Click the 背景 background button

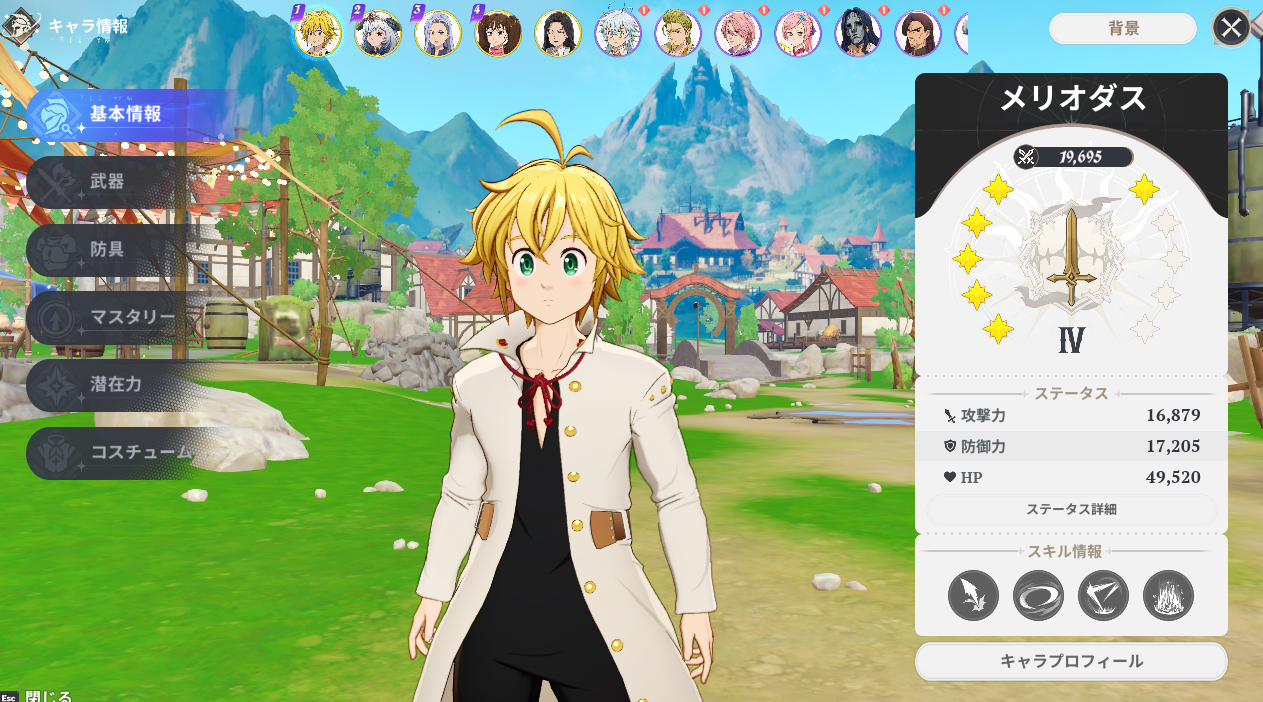[x=1123, y=29]
